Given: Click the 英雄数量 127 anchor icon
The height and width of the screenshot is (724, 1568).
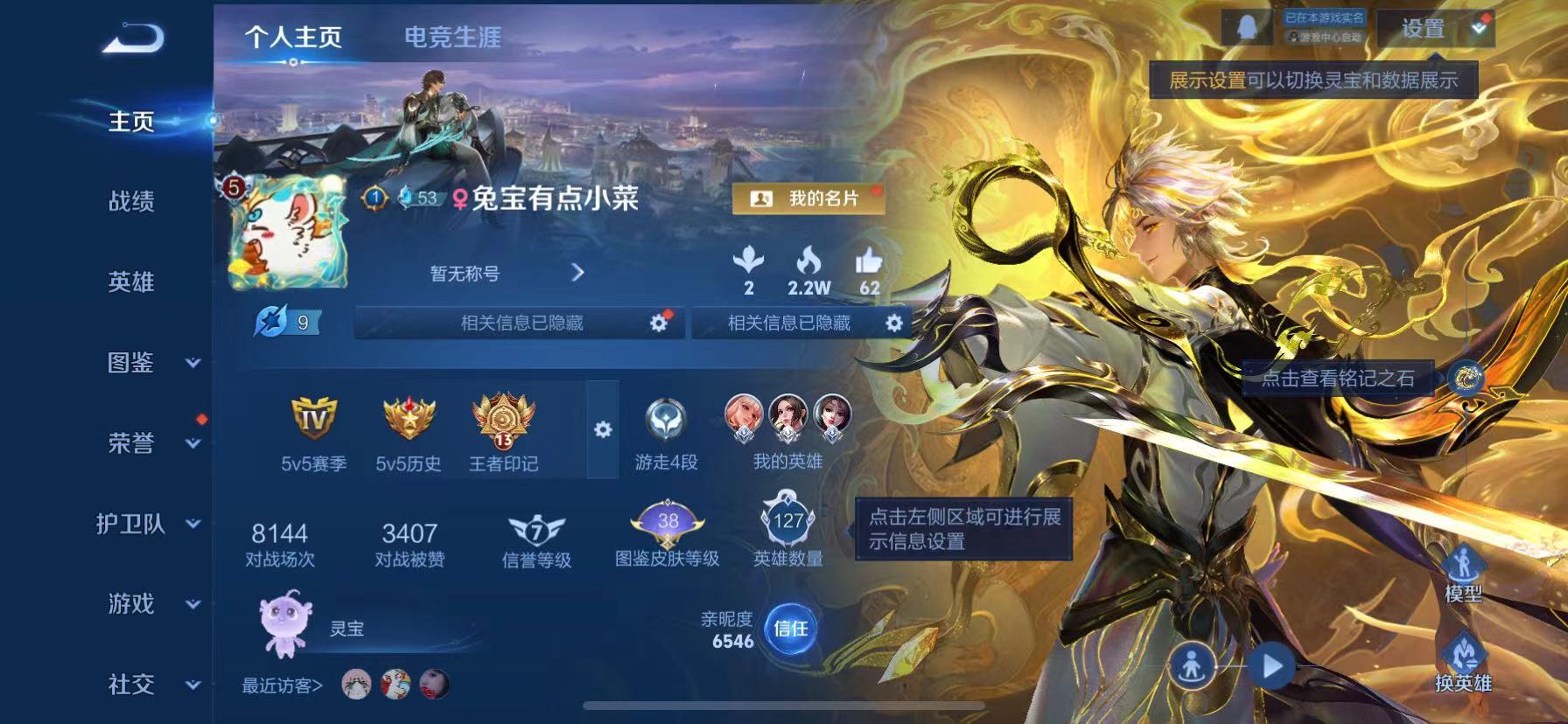Looking at the screenshot, I should click(x=786, y=523).
